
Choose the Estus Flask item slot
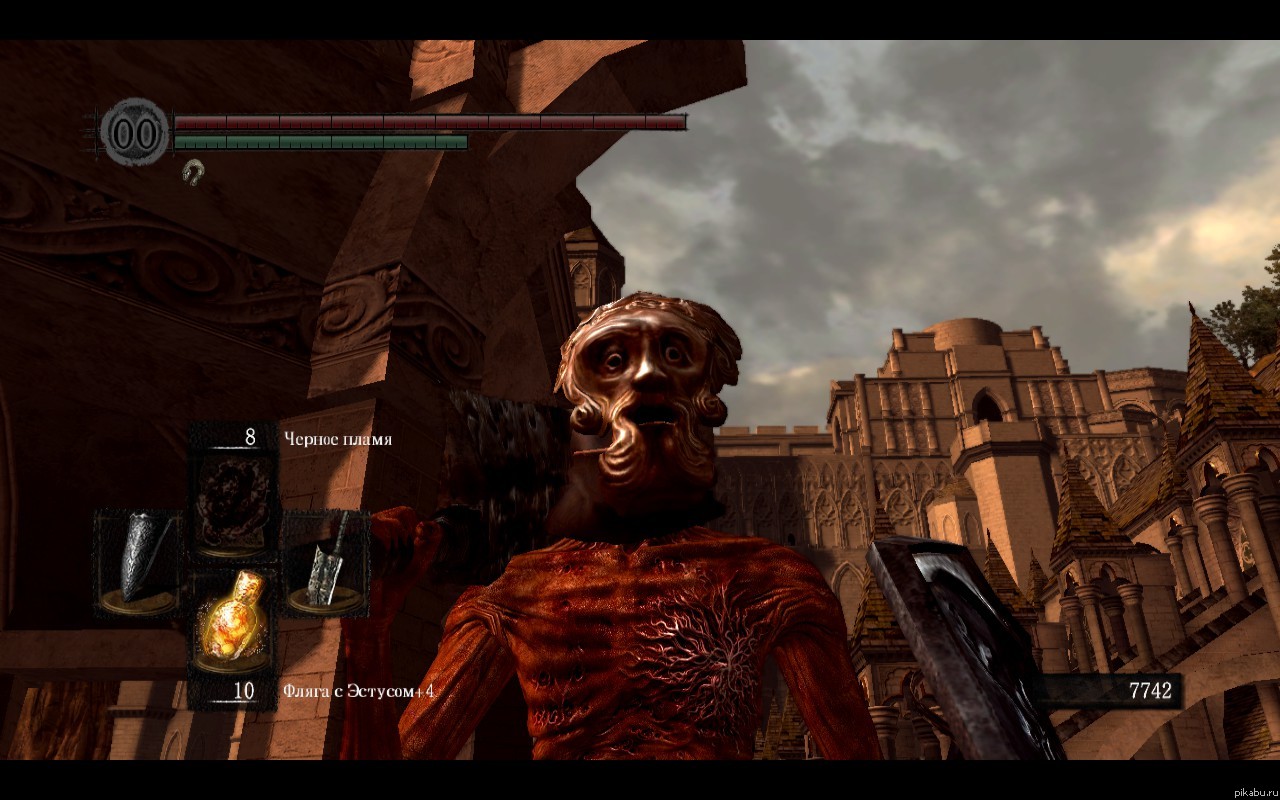pyautogui.click(x=234, y=620)
